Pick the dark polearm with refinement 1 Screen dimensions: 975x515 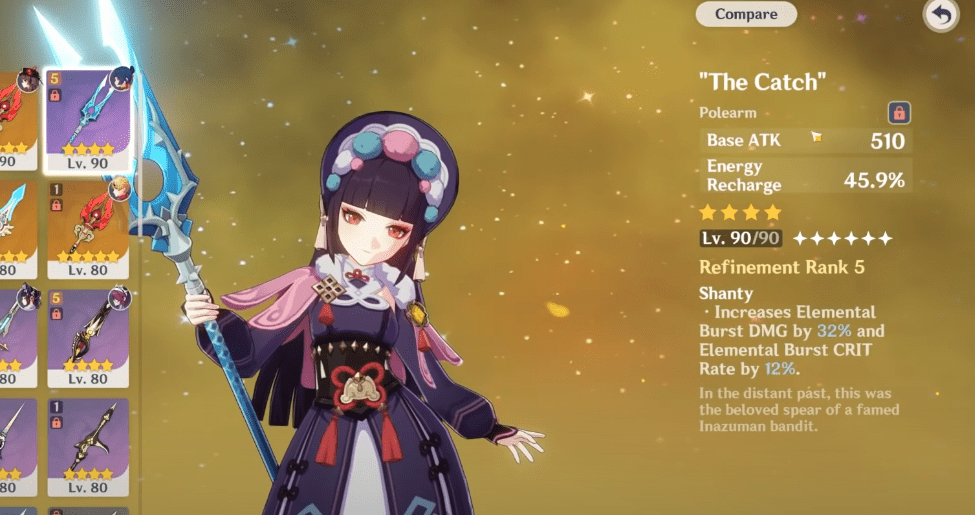click(88, 446)
